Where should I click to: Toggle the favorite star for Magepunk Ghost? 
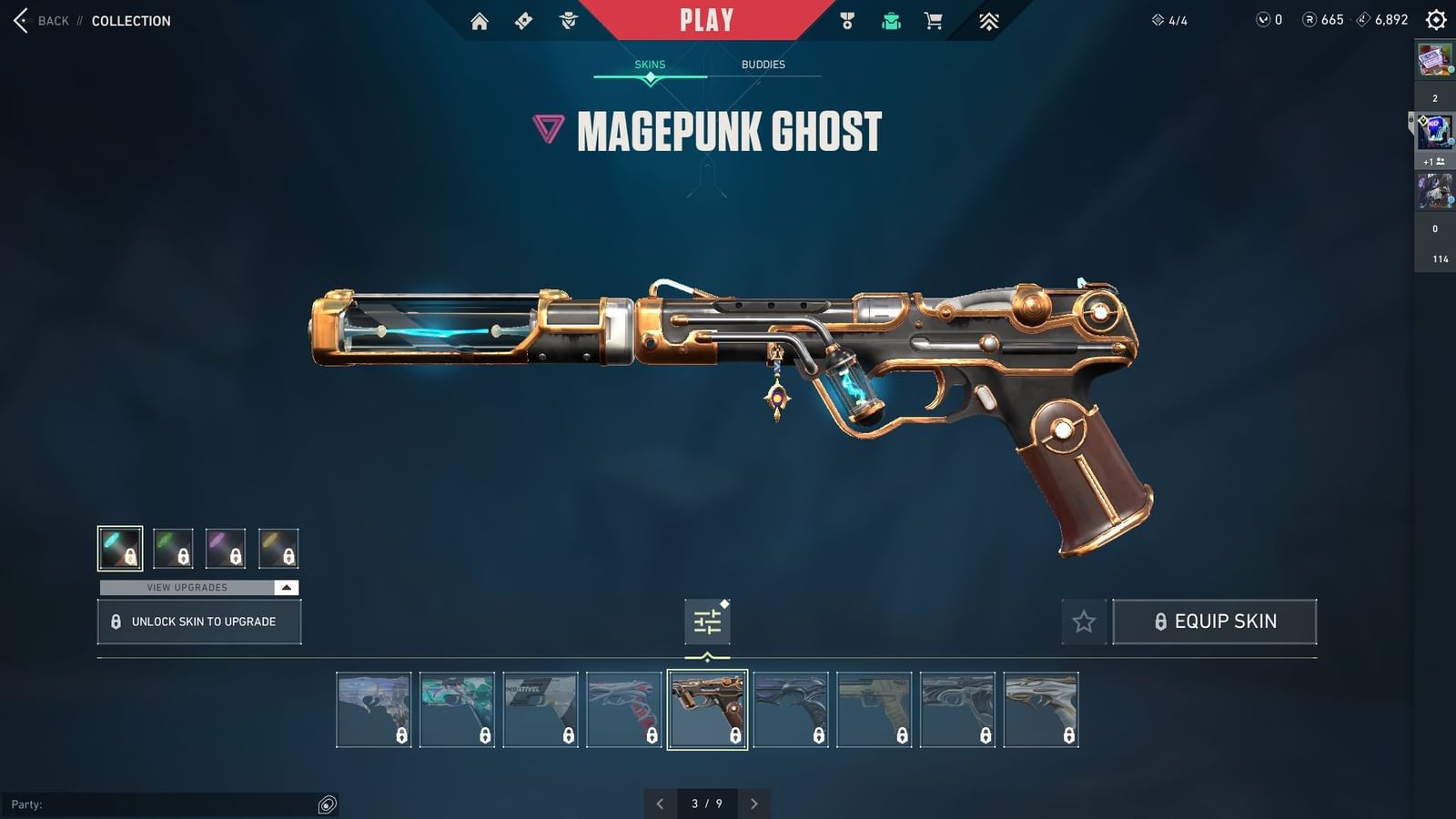coord(1084,622)
